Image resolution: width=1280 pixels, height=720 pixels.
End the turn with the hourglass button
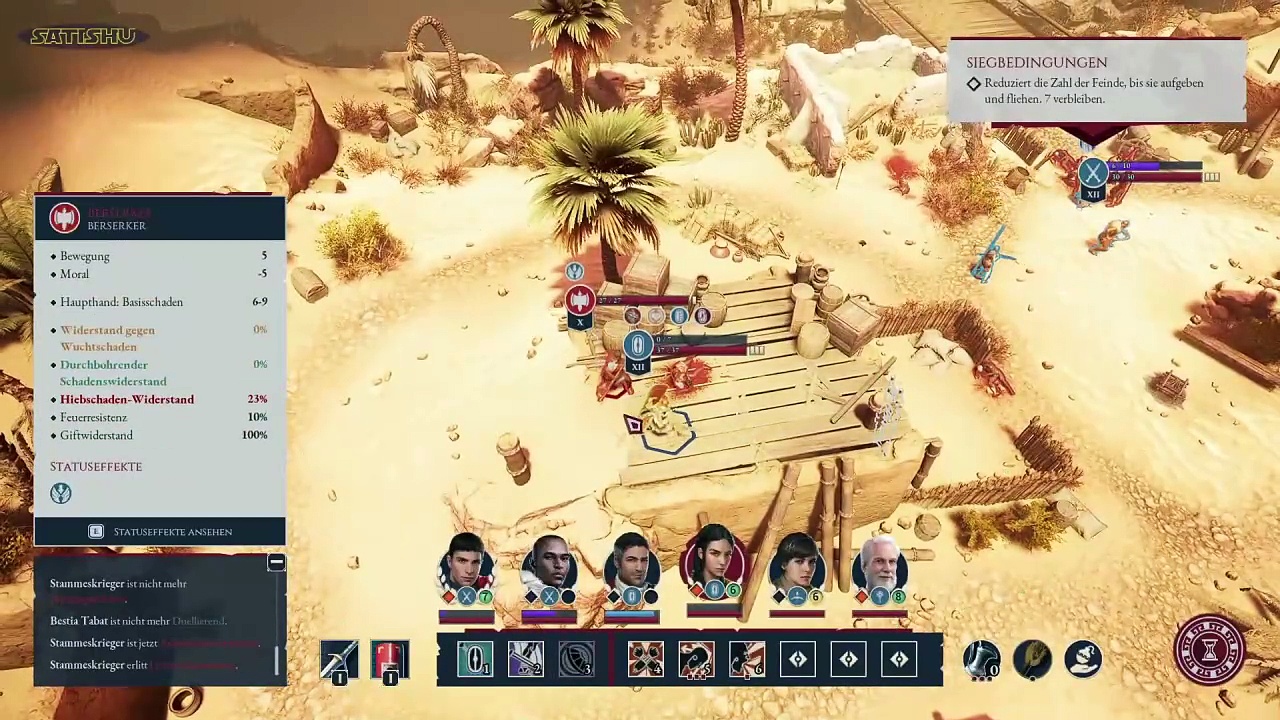[1208, 651]
